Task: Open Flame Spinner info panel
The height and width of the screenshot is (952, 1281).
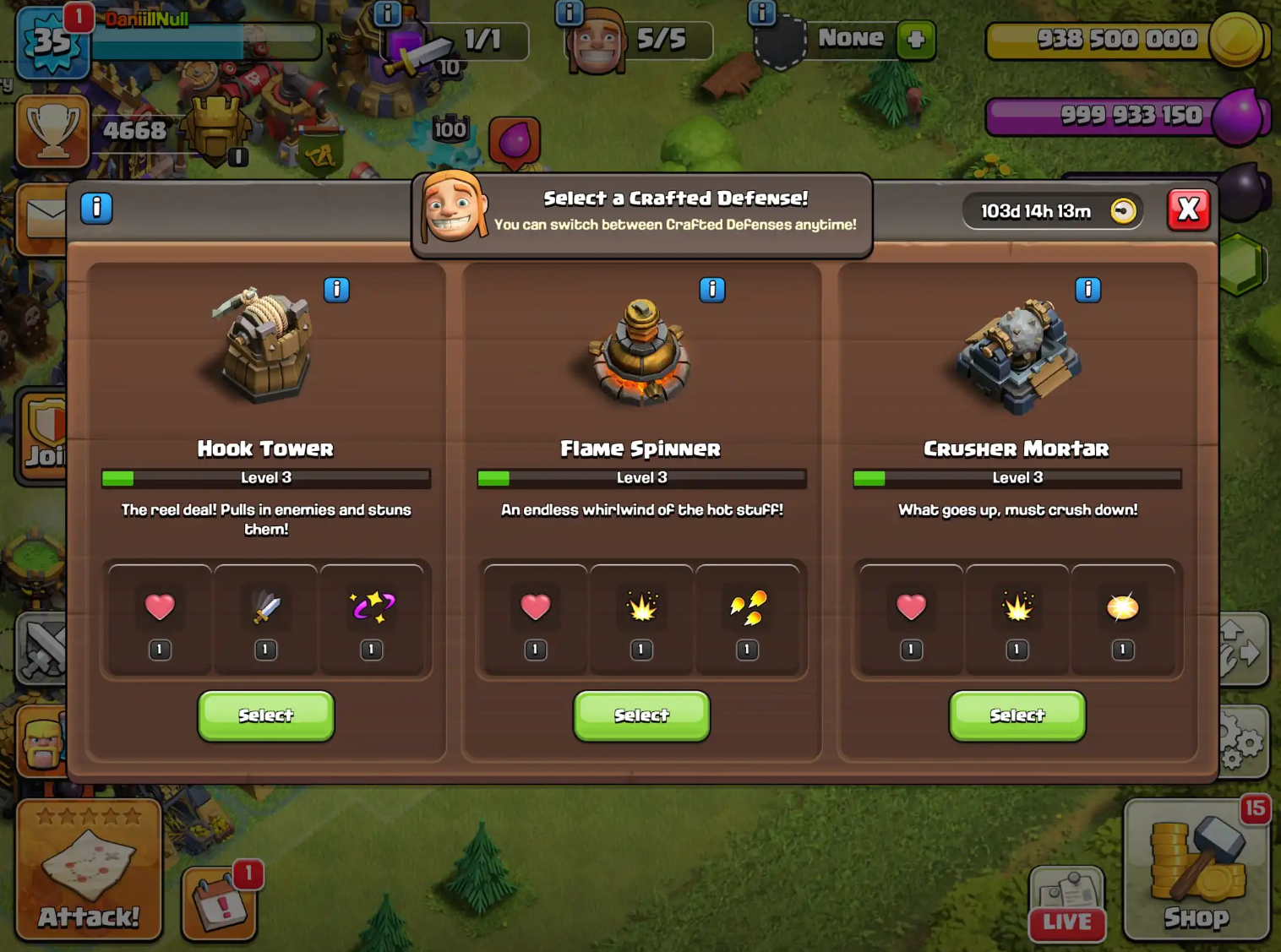Action: [712, 290]
